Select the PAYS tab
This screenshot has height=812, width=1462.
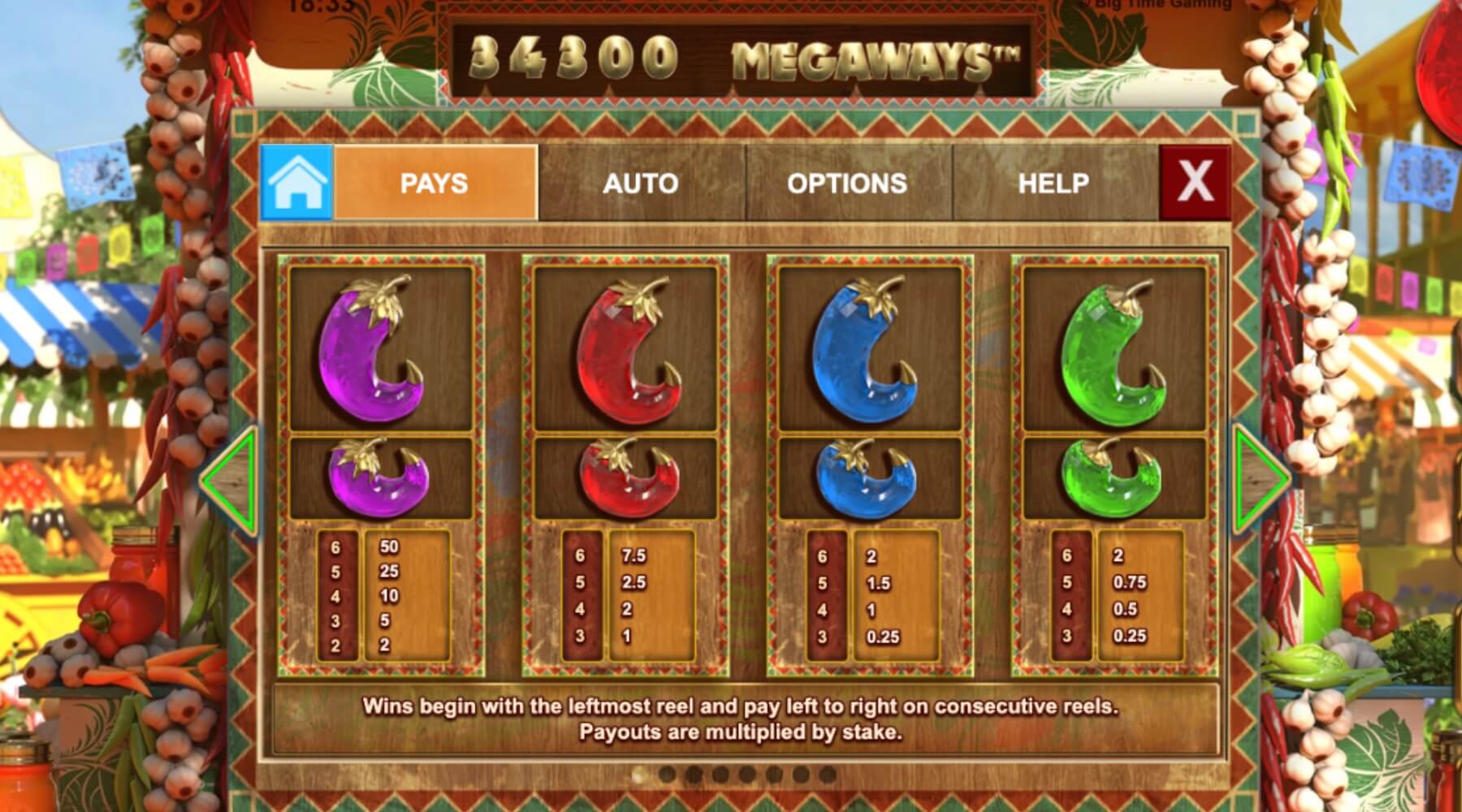tap(435, 183)
